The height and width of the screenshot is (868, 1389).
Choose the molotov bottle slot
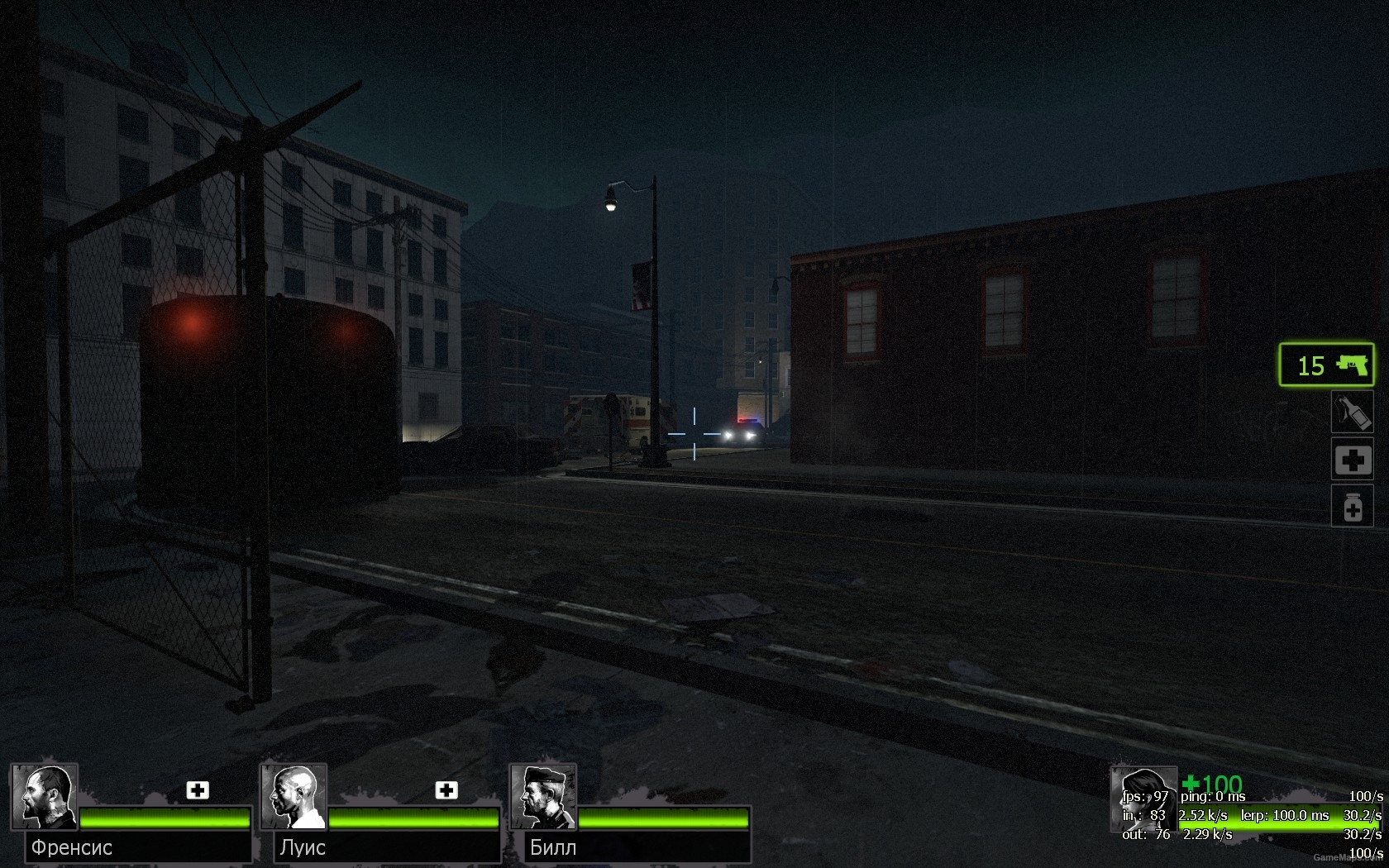point(1352,413)
